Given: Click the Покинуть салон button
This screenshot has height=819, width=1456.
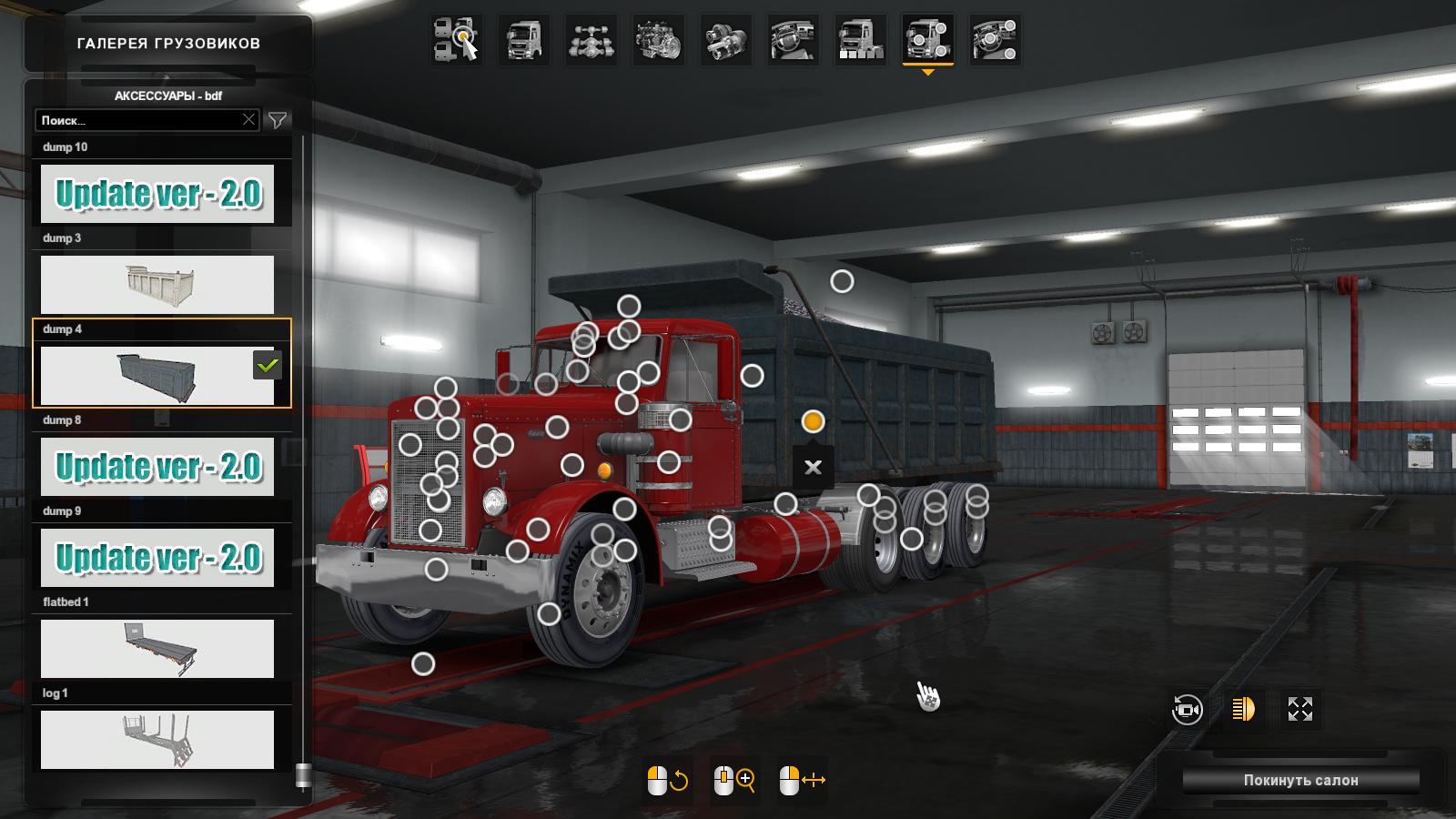Looking at the screenshot, I should (x=1300, y=780).
